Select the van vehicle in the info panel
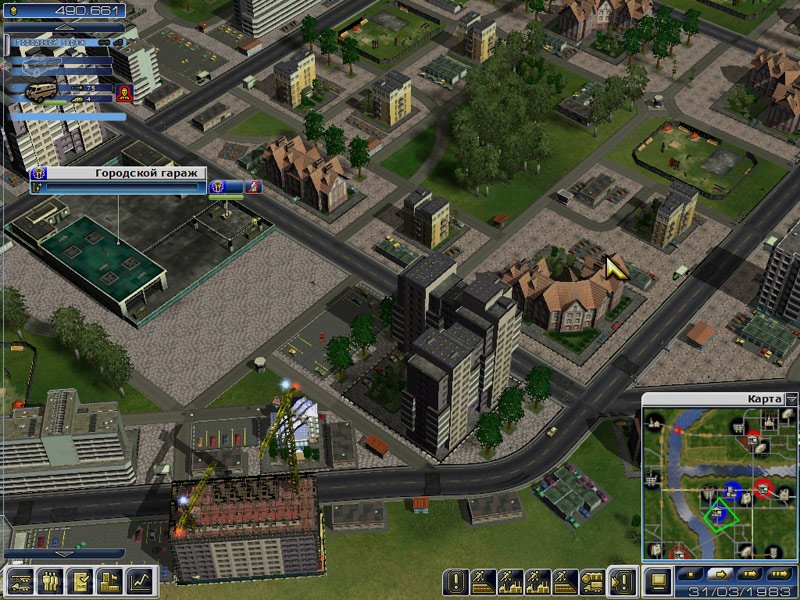Viewport: 800px width, 600px height. 40,92
